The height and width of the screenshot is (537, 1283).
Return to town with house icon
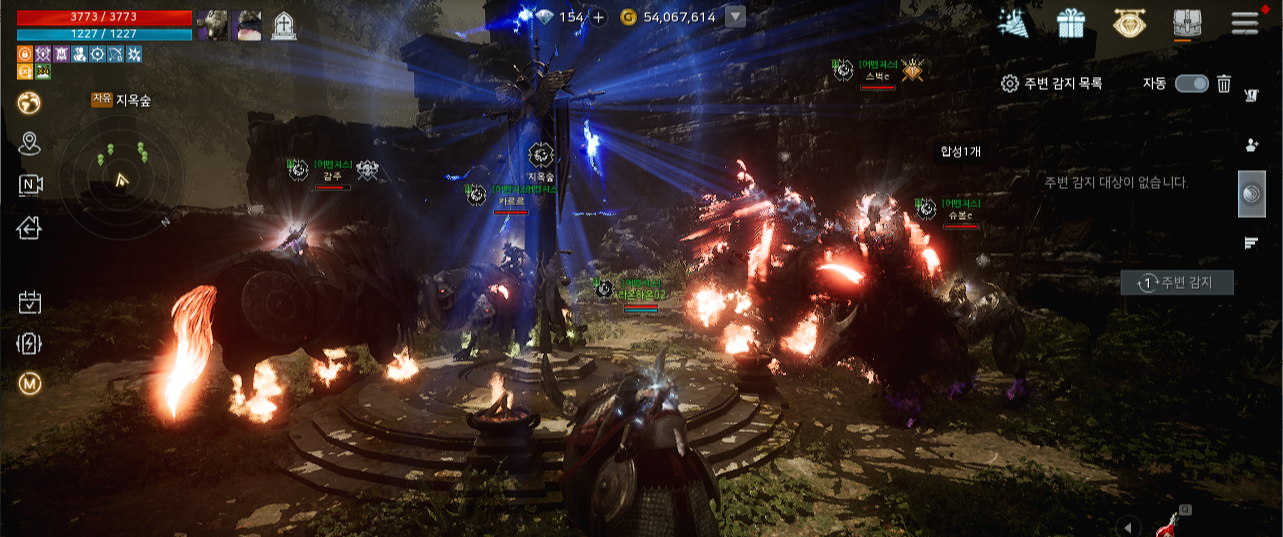[29, 228]
